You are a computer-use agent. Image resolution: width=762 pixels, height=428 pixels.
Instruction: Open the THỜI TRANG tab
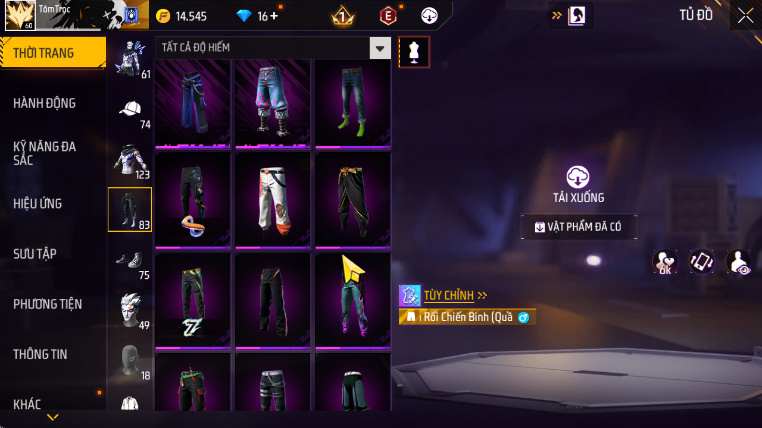pos(52,53)
